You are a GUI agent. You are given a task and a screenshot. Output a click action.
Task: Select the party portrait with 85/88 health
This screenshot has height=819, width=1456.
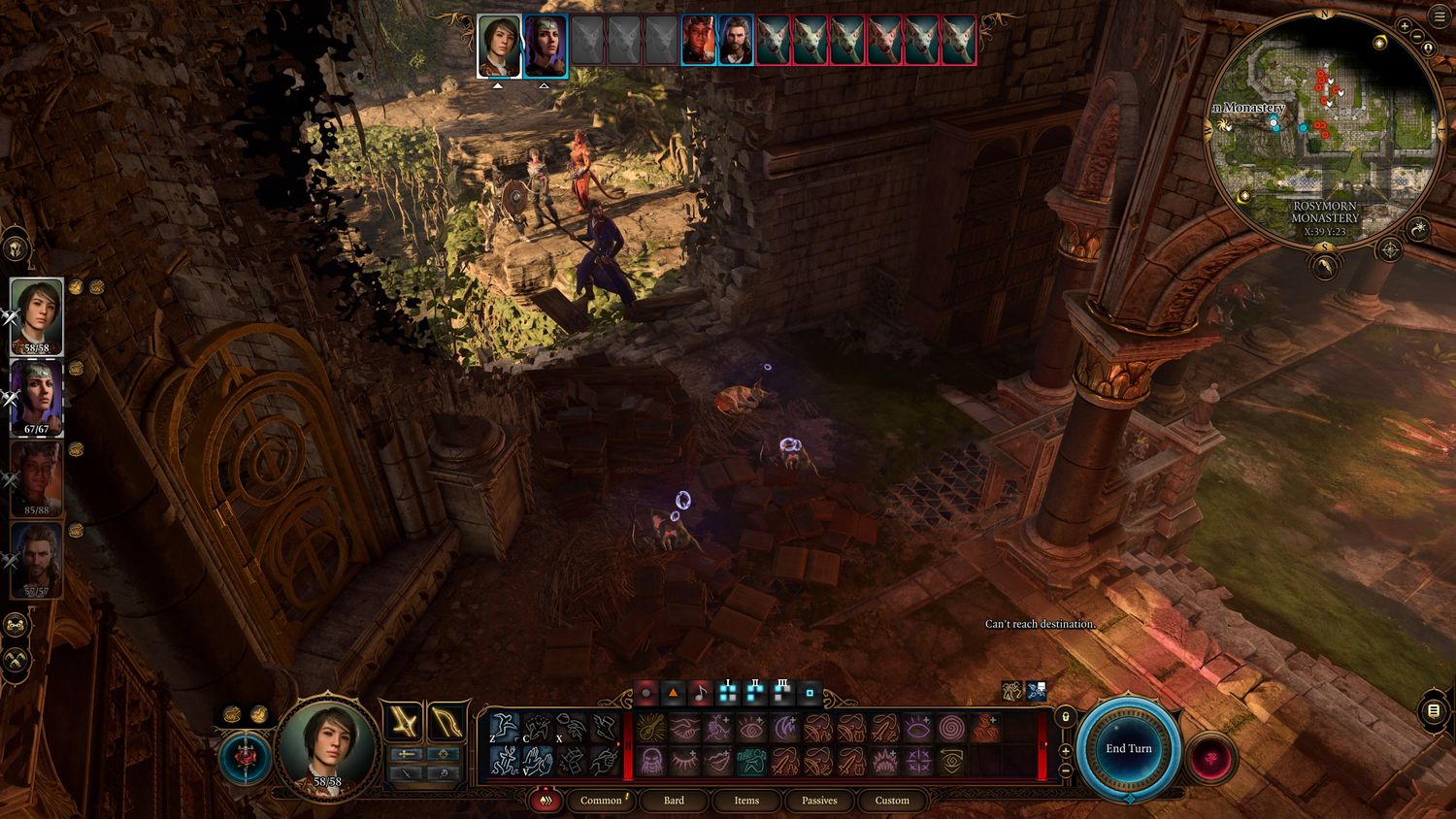click(37, 478)
